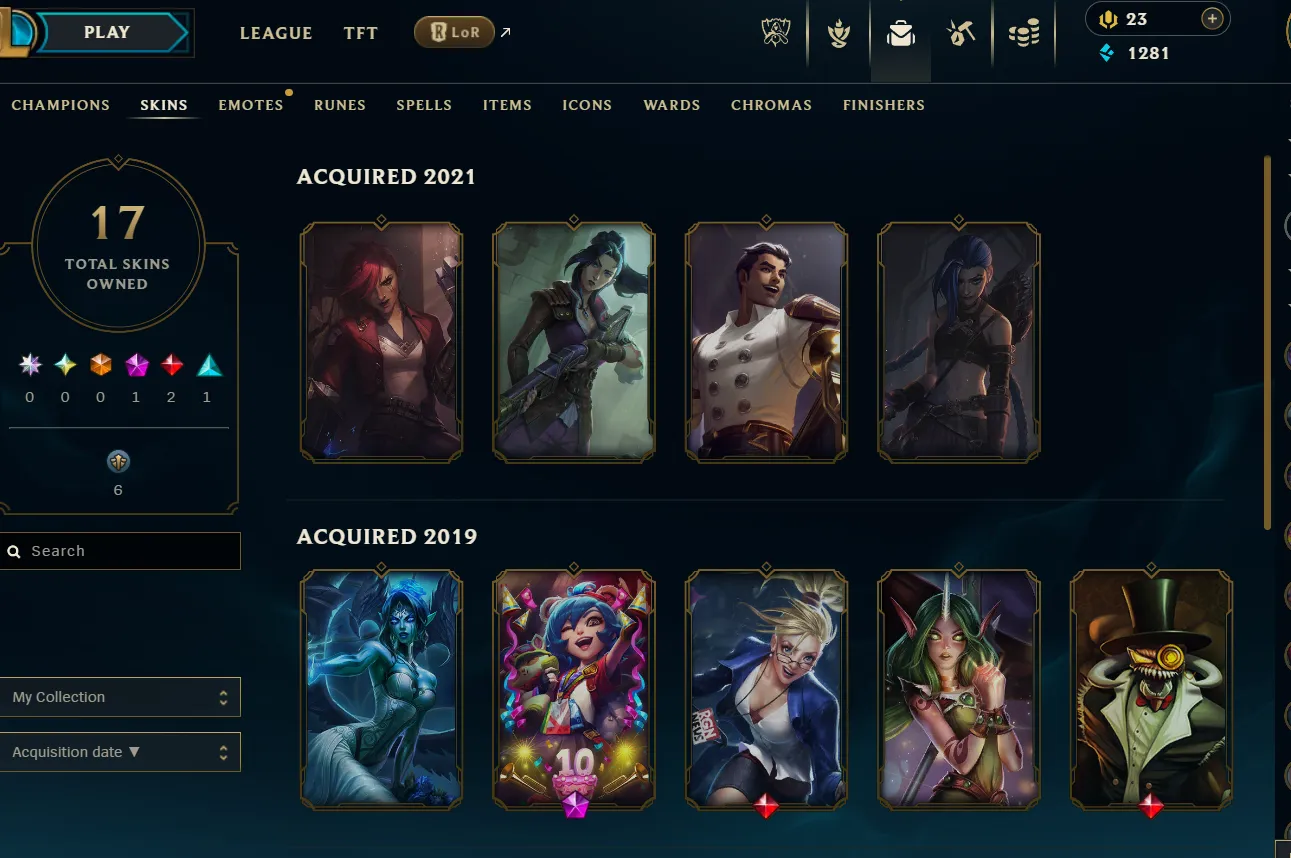Select the TFT menu item
Viewport: 1291px width, 858px height.
click(360, 33)
